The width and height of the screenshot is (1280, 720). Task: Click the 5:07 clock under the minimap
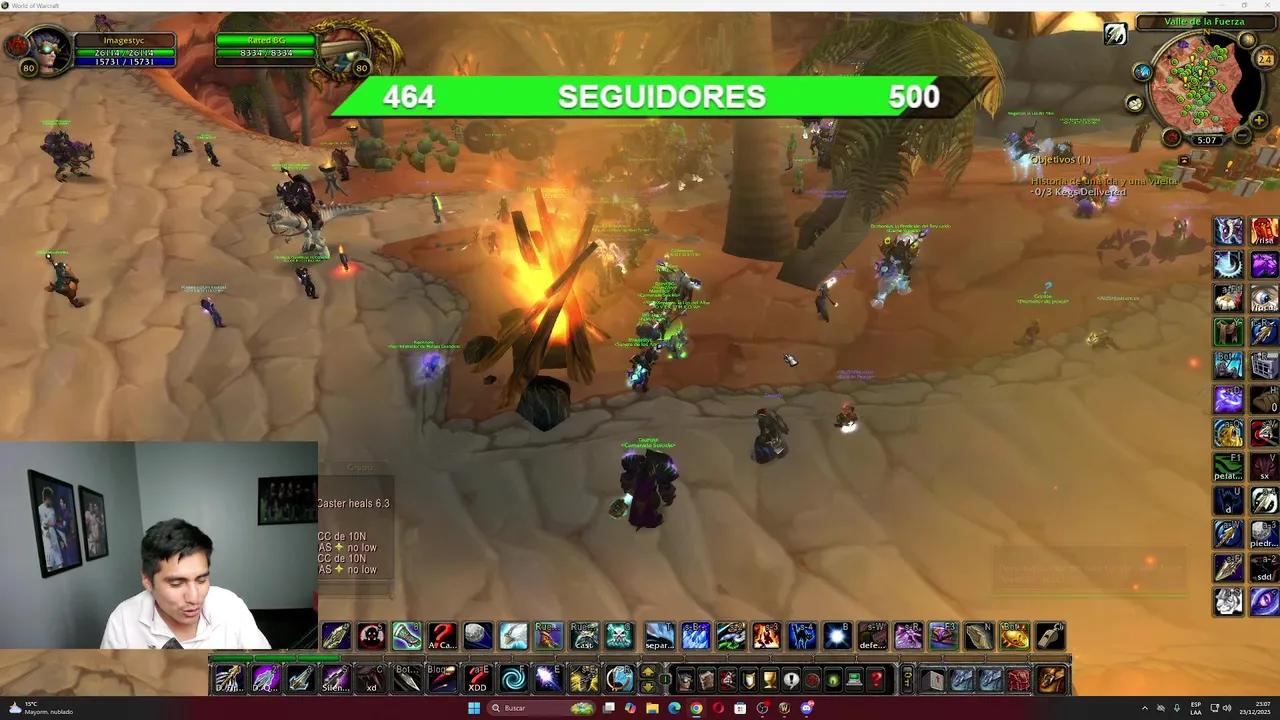click(x=1206, y=139)
